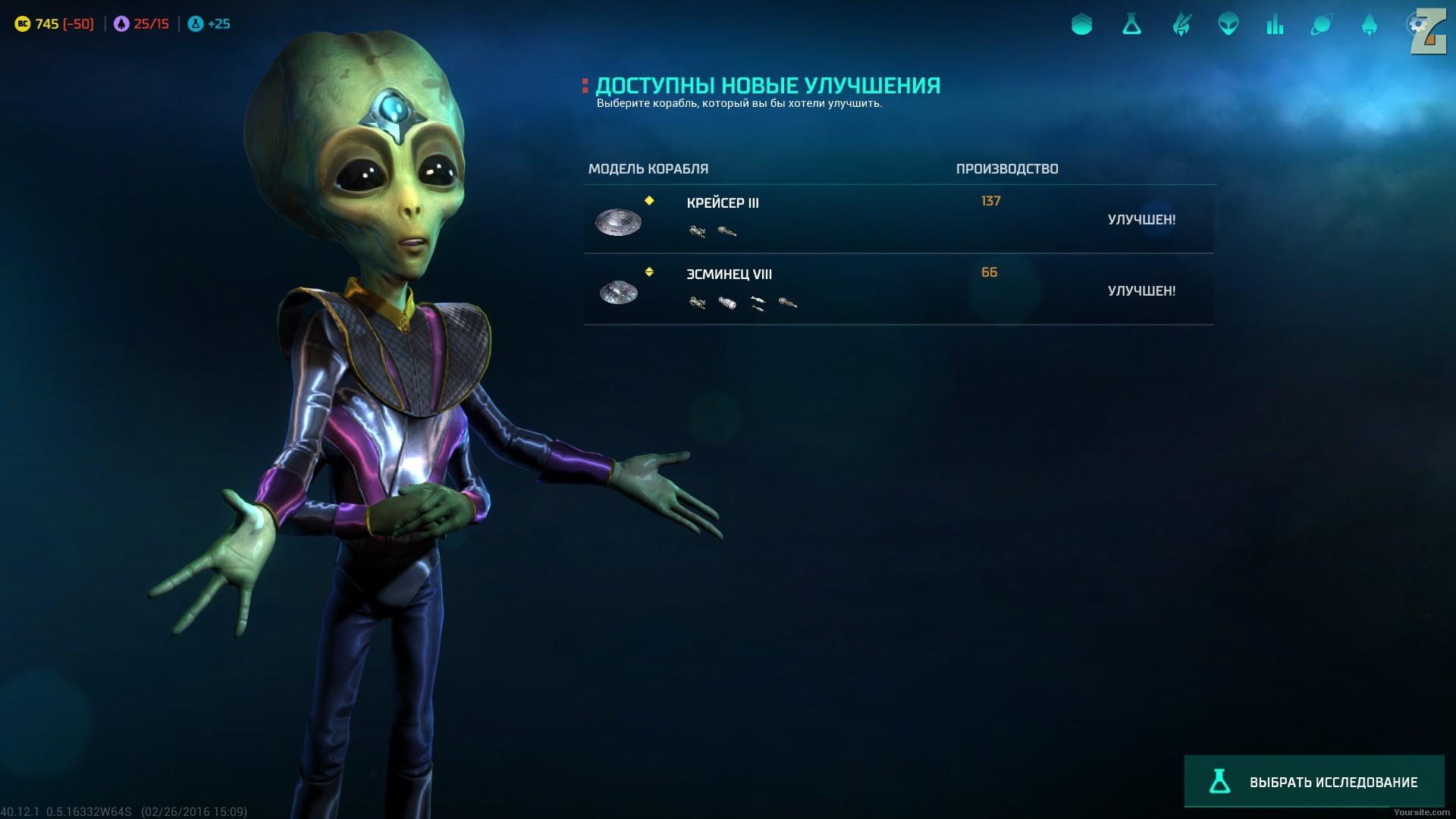Select the Крейсер III ship row
The height and width of the screenshot is (819, 1456).
click(898, 219)
